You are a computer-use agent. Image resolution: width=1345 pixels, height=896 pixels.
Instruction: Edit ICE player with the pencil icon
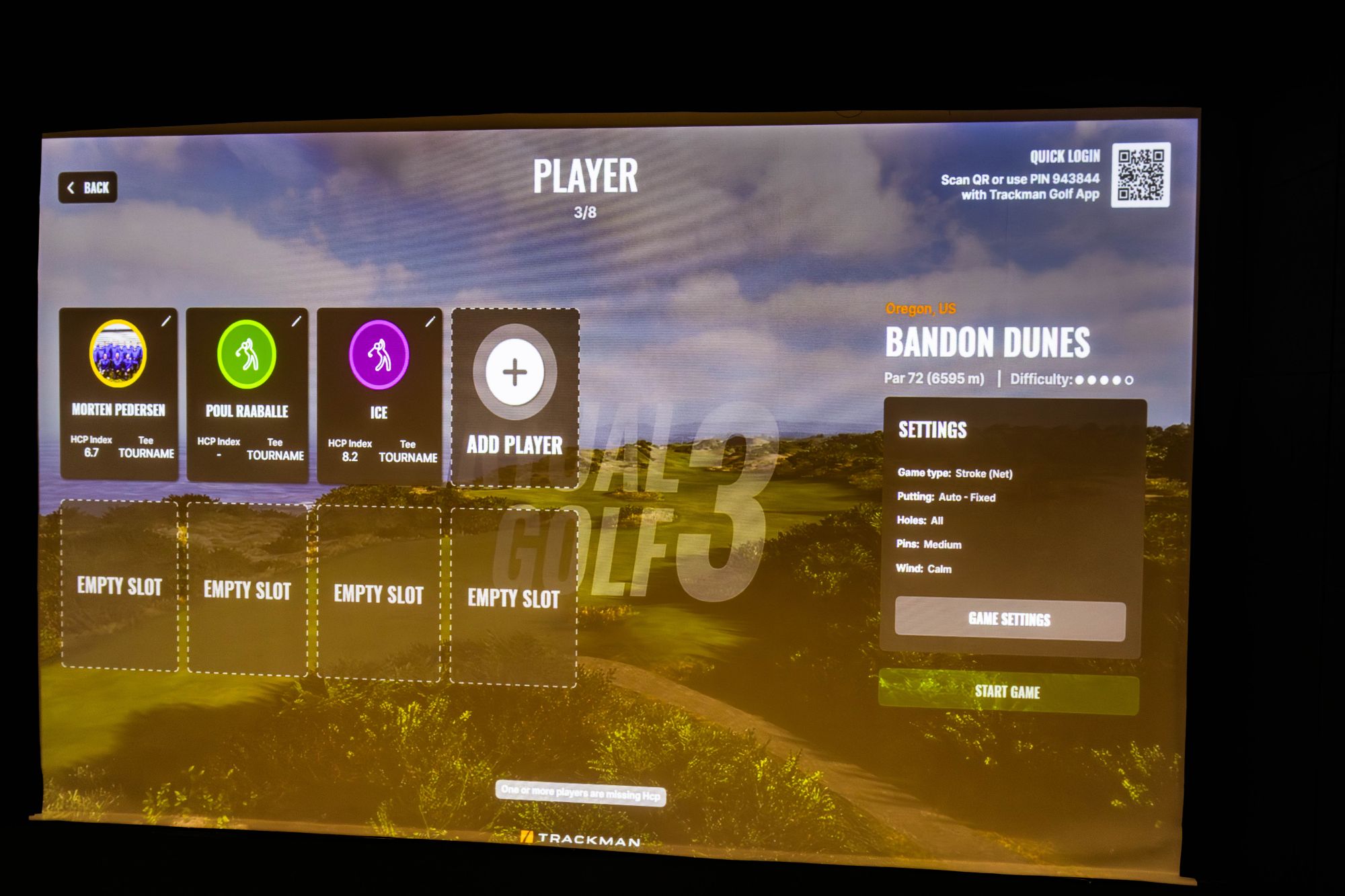[430, 322]
